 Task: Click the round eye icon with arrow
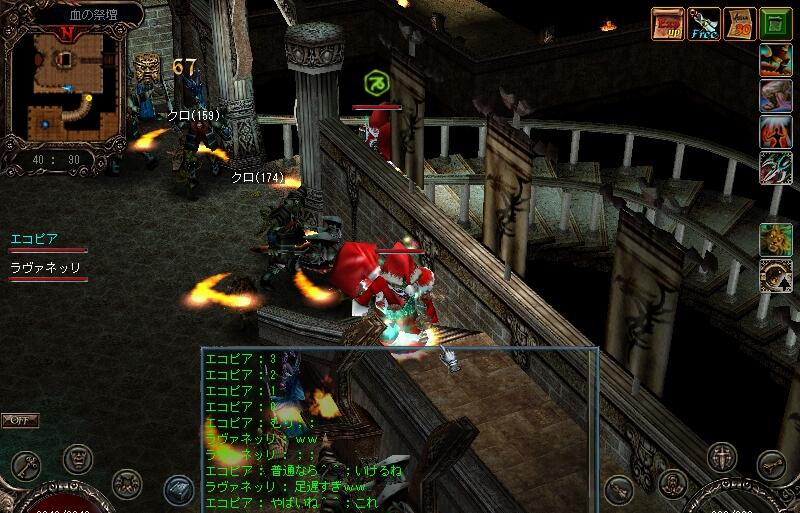775,275
